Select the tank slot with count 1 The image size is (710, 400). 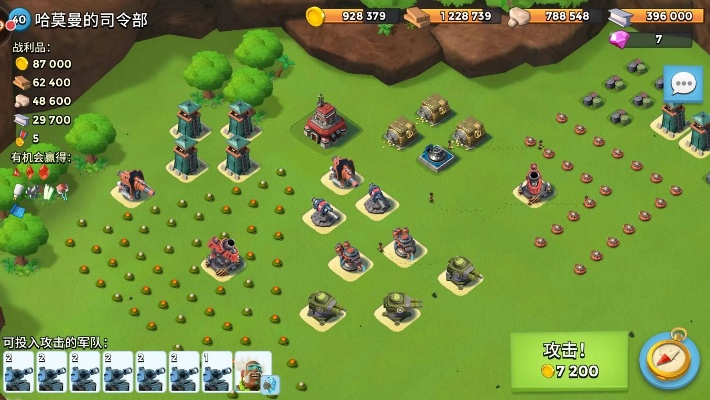click(218, 372)
